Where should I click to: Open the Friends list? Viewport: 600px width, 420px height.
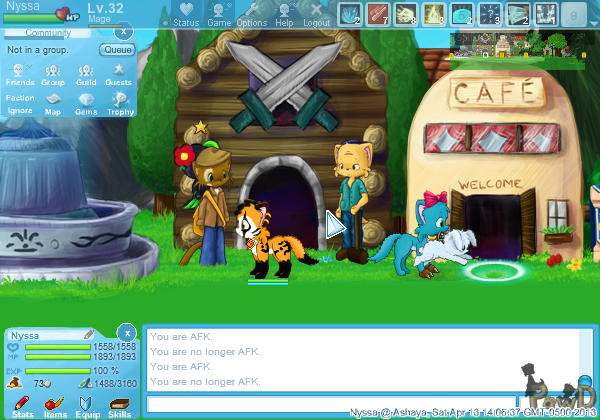[x=21, y=74]
